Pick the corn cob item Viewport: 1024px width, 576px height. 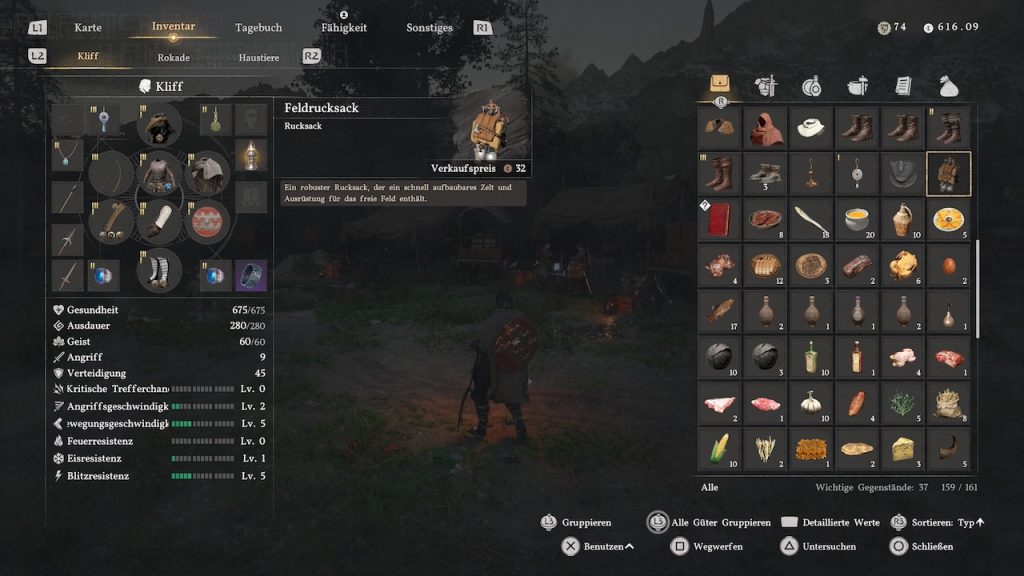click(x=719, y=448)
